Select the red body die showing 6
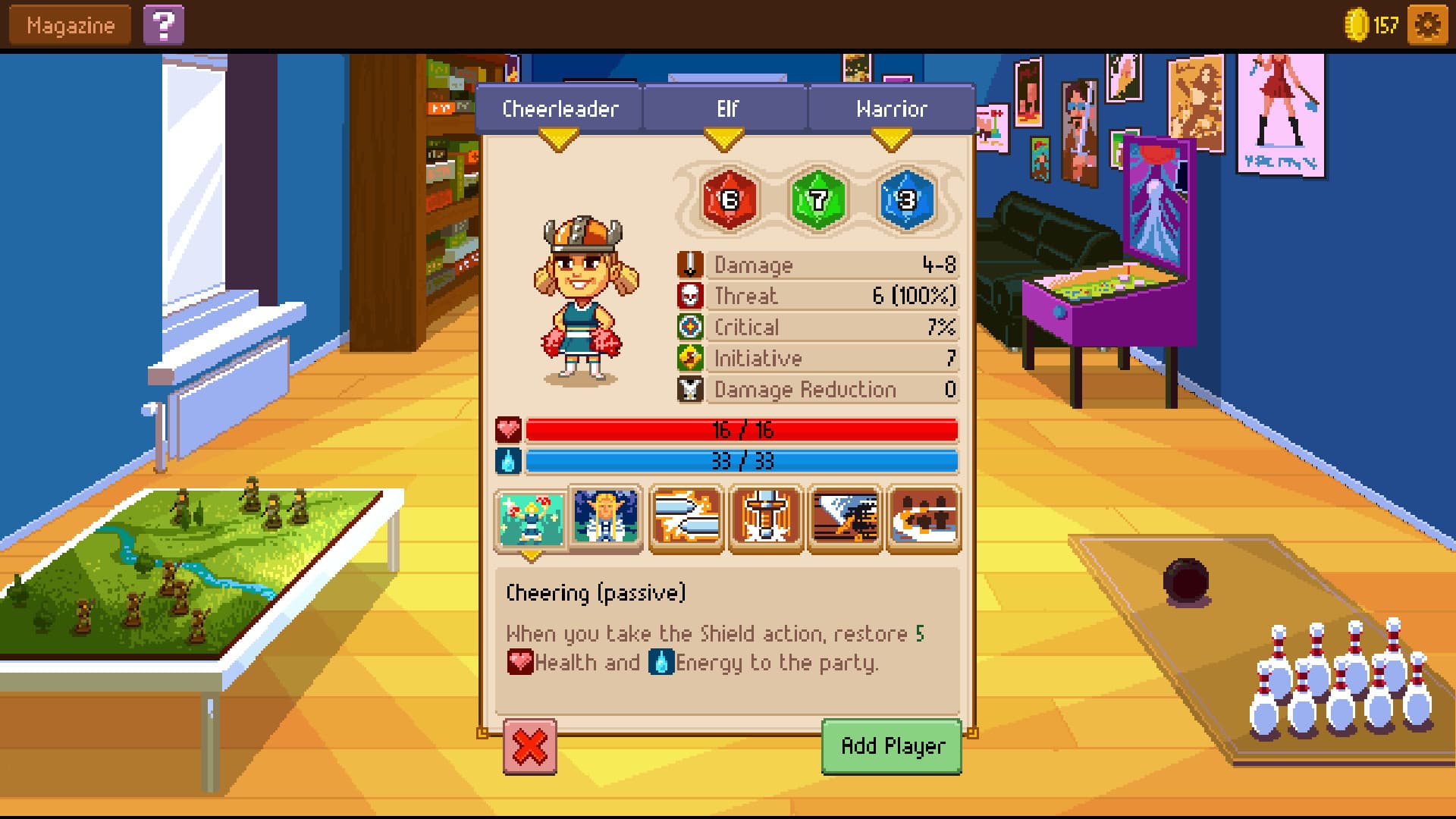The width and height of the screenshot is (1456, 819). [x=729, y=201]
